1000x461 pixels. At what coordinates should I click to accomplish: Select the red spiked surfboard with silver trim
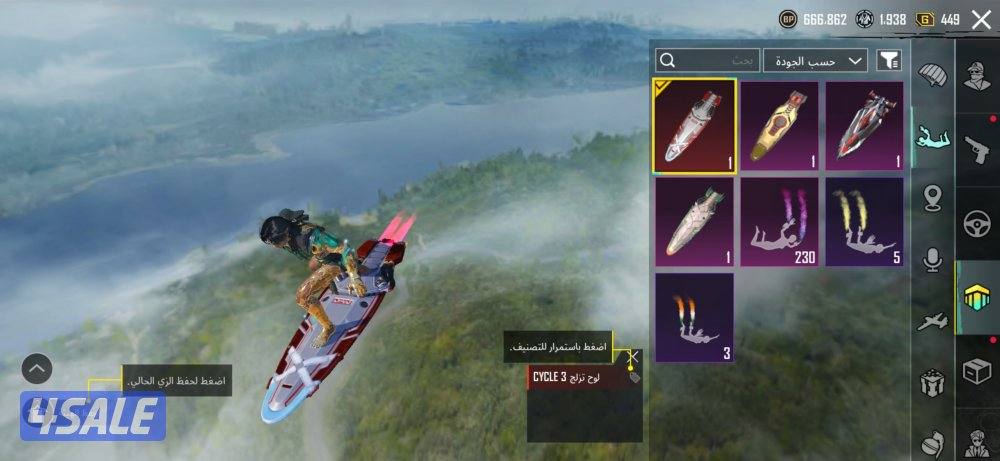(x=864, y=126)
